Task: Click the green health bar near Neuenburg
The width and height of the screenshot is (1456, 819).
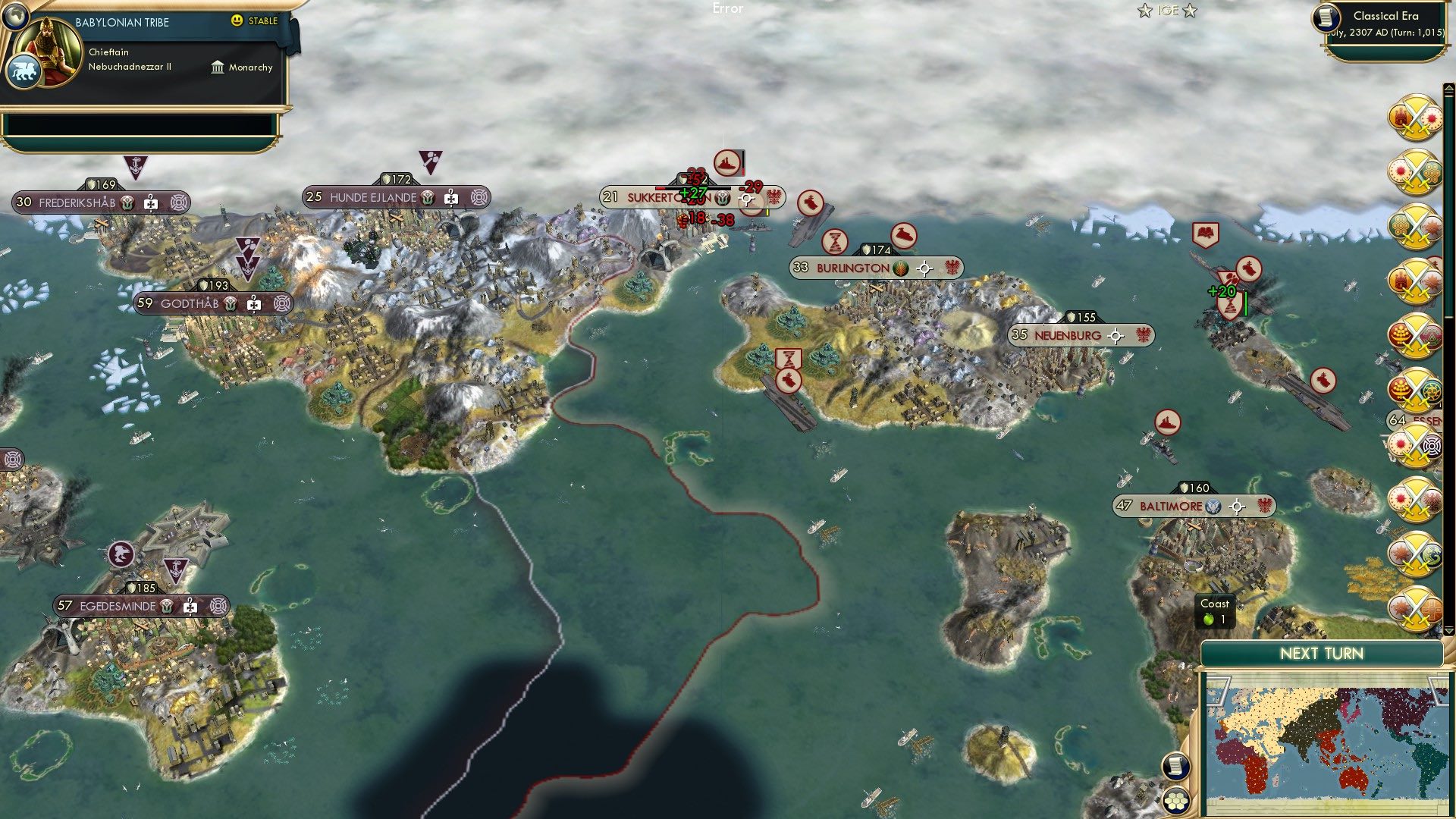Action: 1246,303
